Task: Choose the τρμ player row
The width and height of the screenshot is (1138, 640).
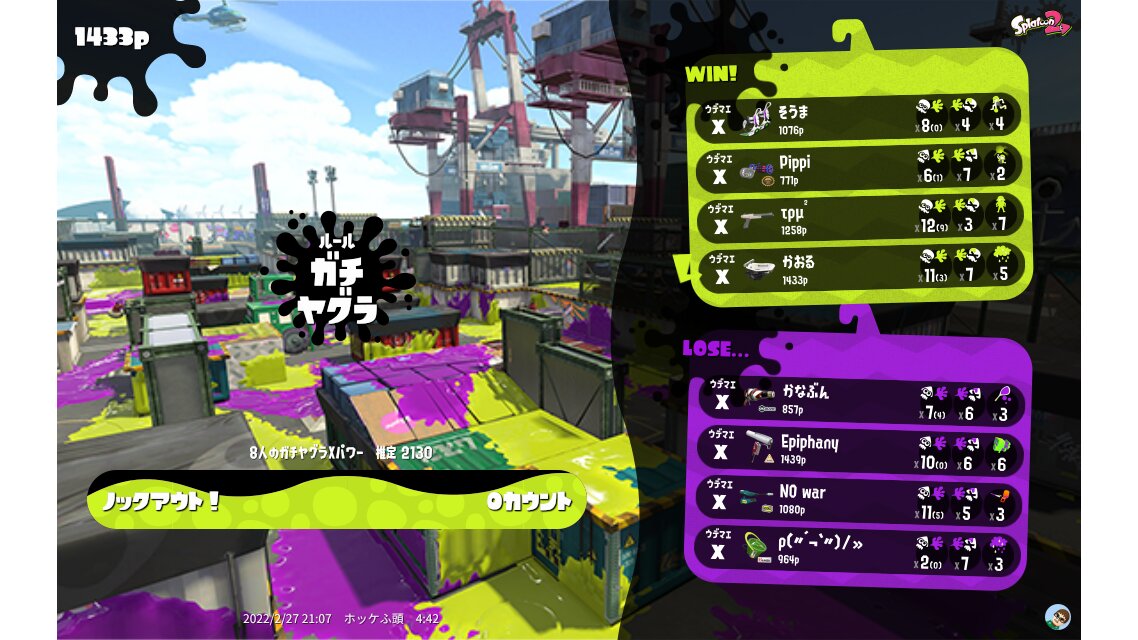Action: click(860, 217)
